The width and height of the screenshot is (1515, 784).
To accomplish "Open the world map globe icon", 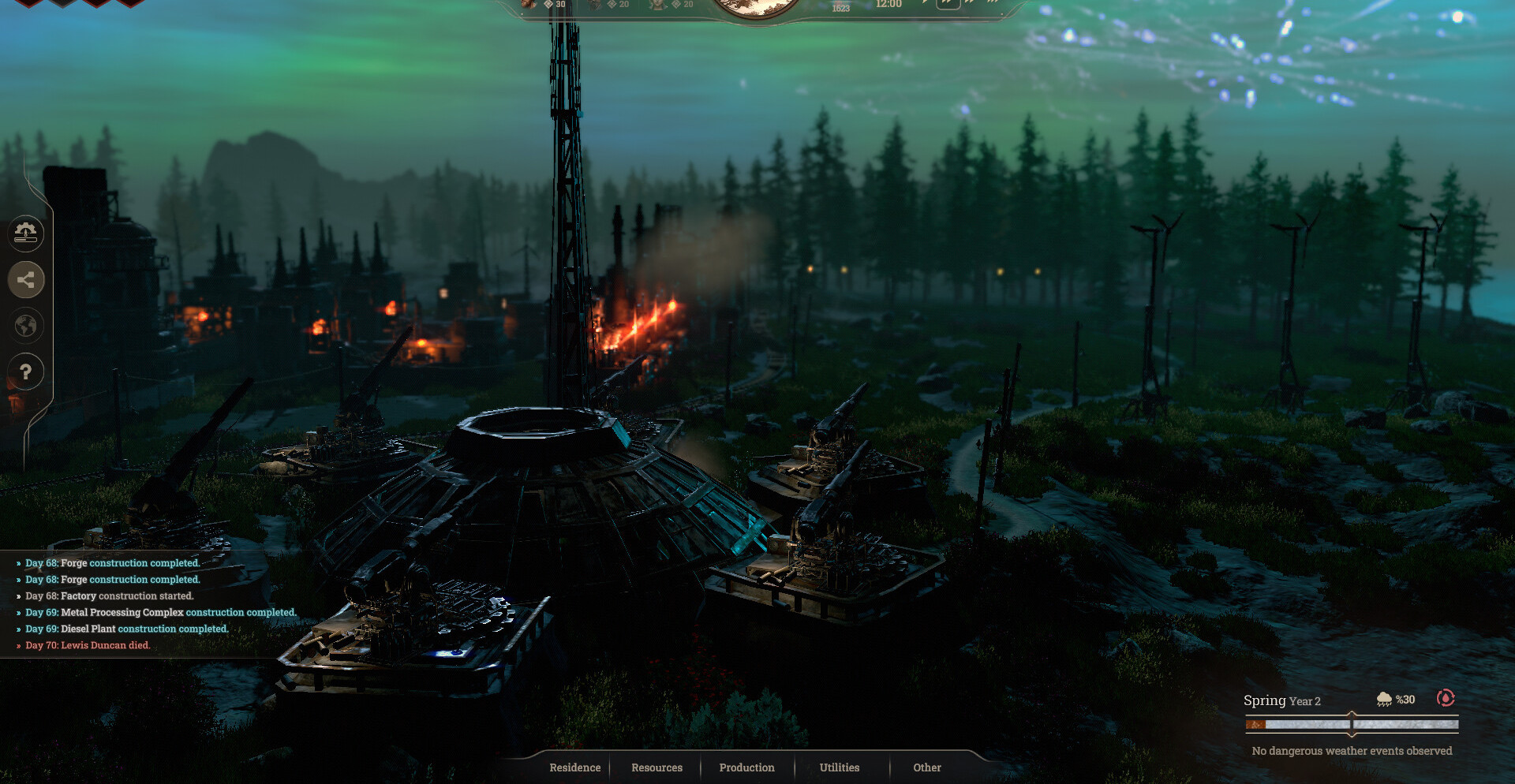I will (x=25, y=326).
